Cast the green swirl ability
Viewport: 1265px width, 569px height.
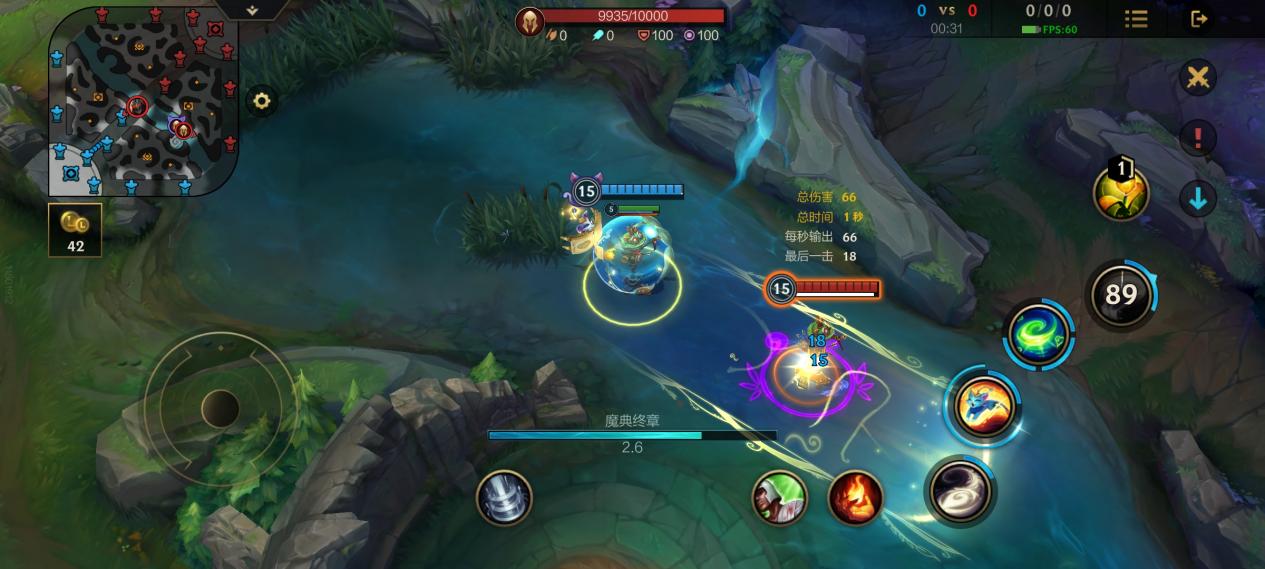click(1038, 333)
